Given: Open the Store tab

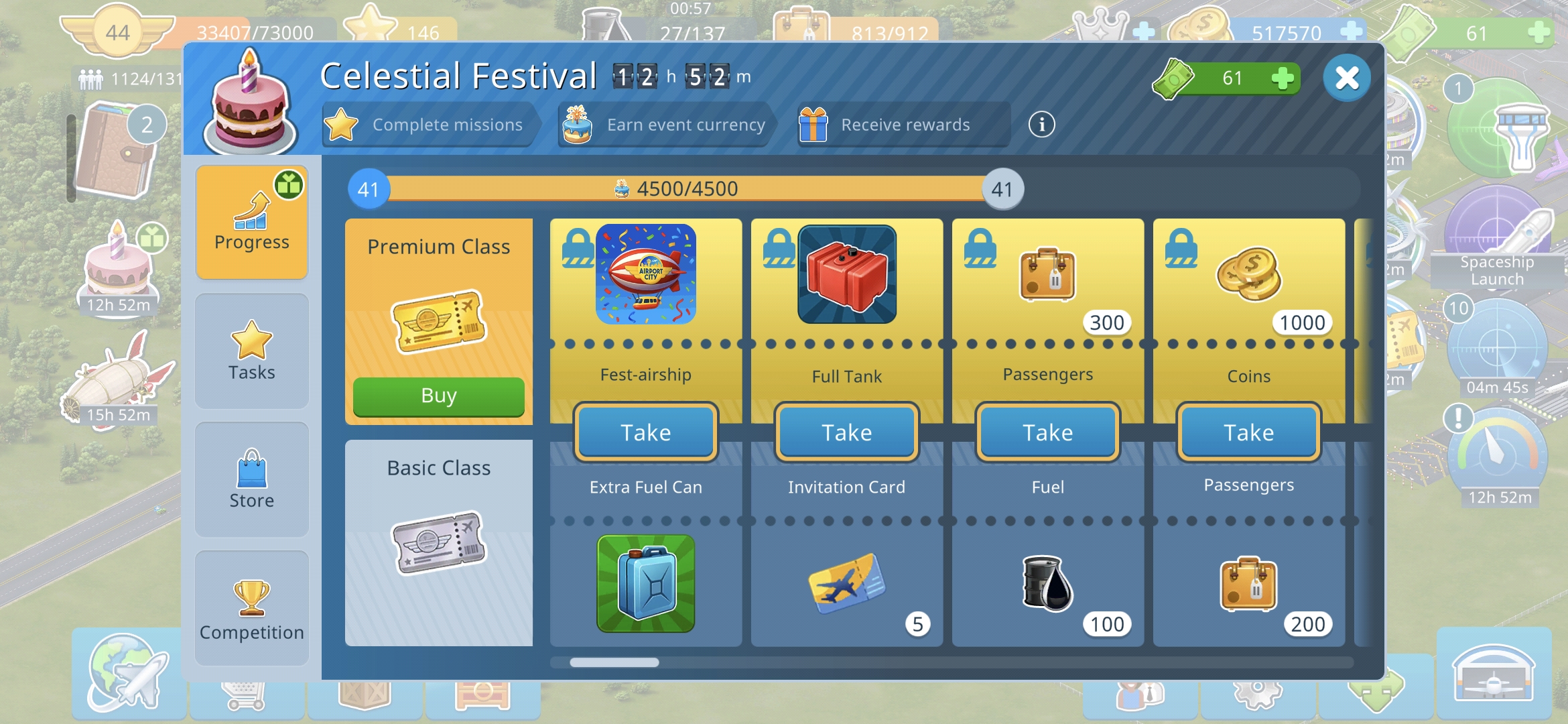Looking at the screenshot, I should tap(252, 479).
